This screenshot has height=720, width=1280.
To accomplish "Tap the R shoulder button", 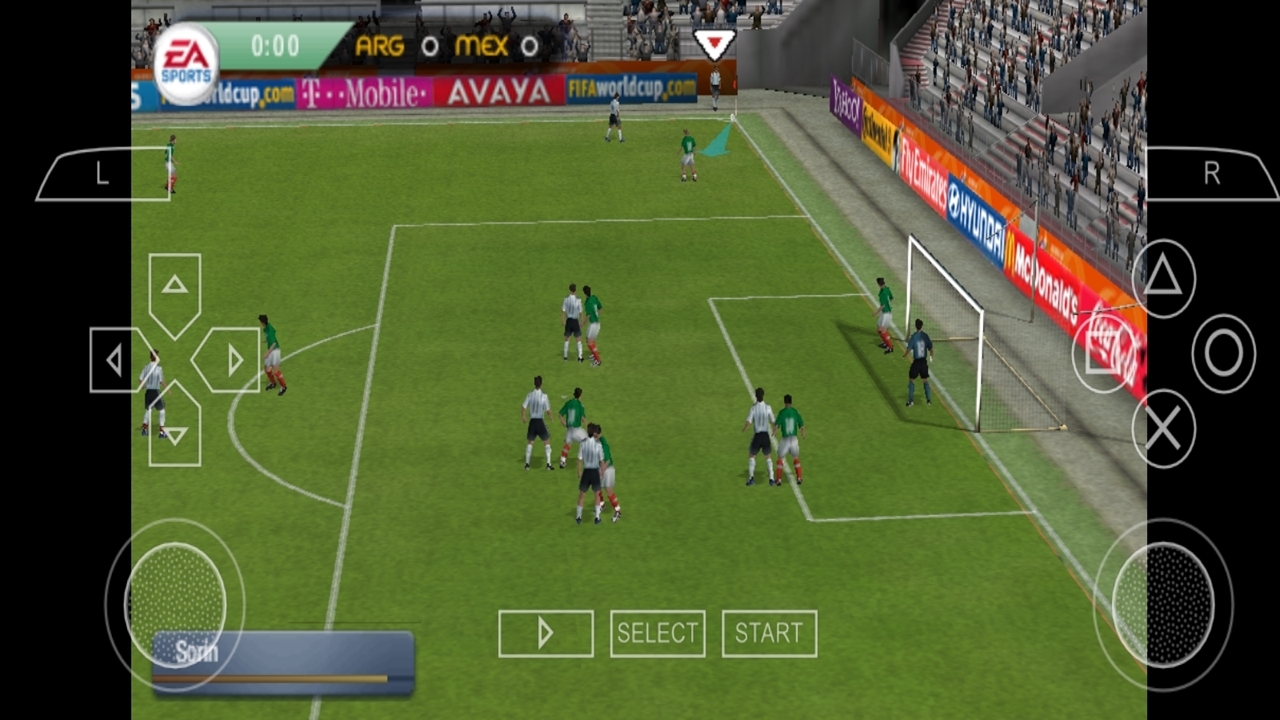I will click(x=1212, y=174).
